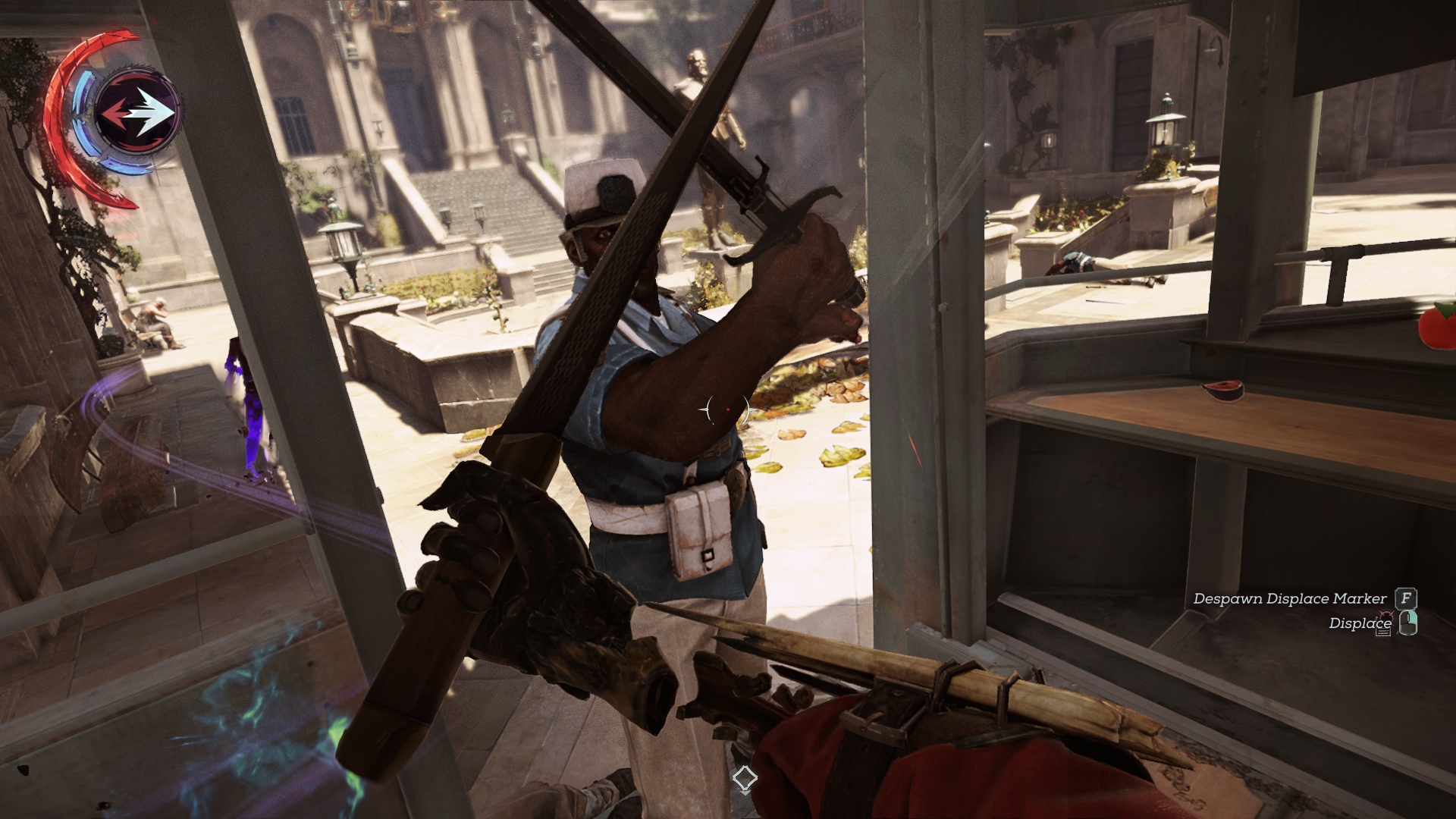Click the red health arc on the HUD
Viewport: 1456px width, 819px height.
(55, 106)
